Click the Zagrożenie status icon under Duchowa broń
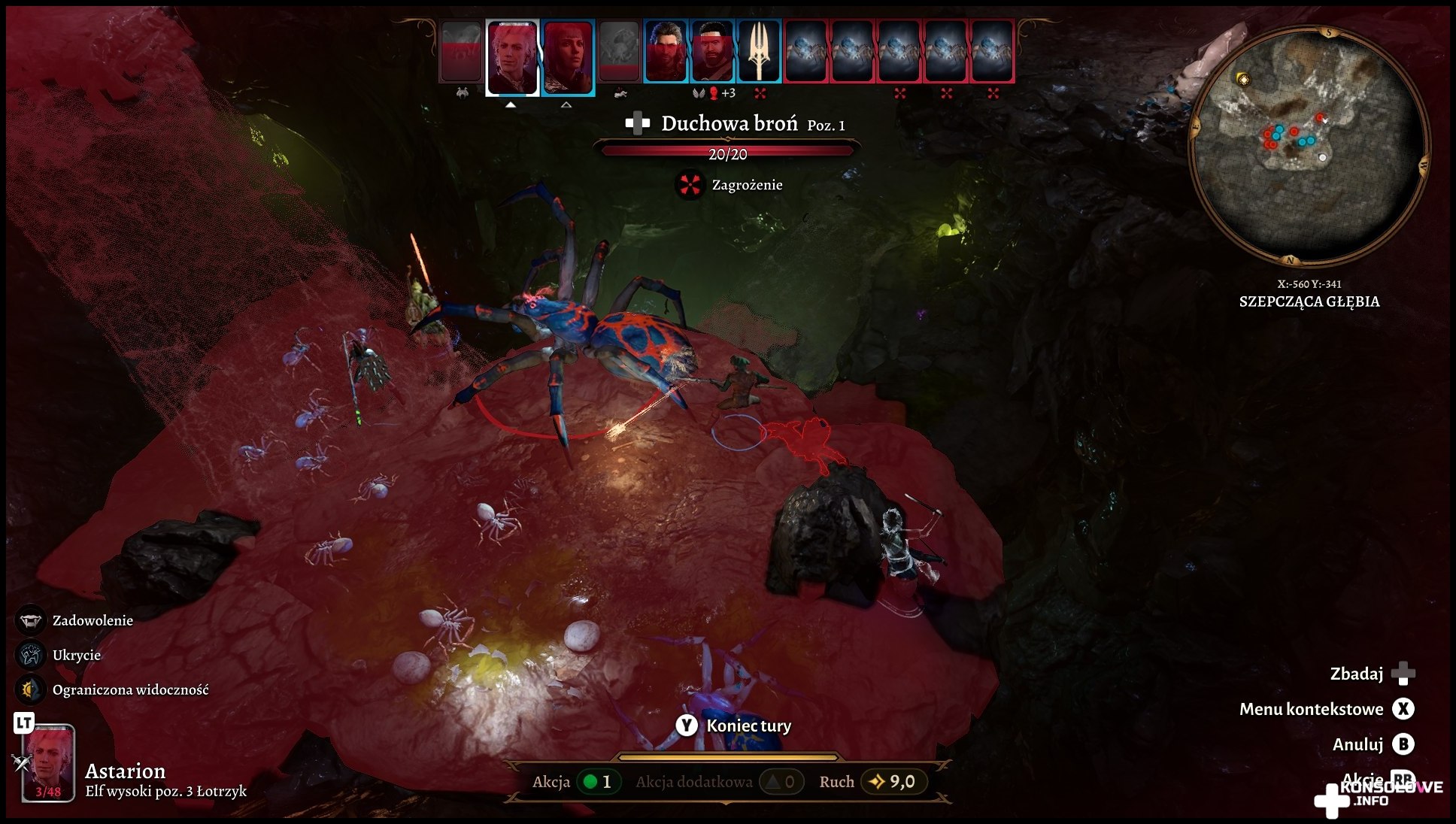This screenshot has height=824, width=1456. pos(690,185)
